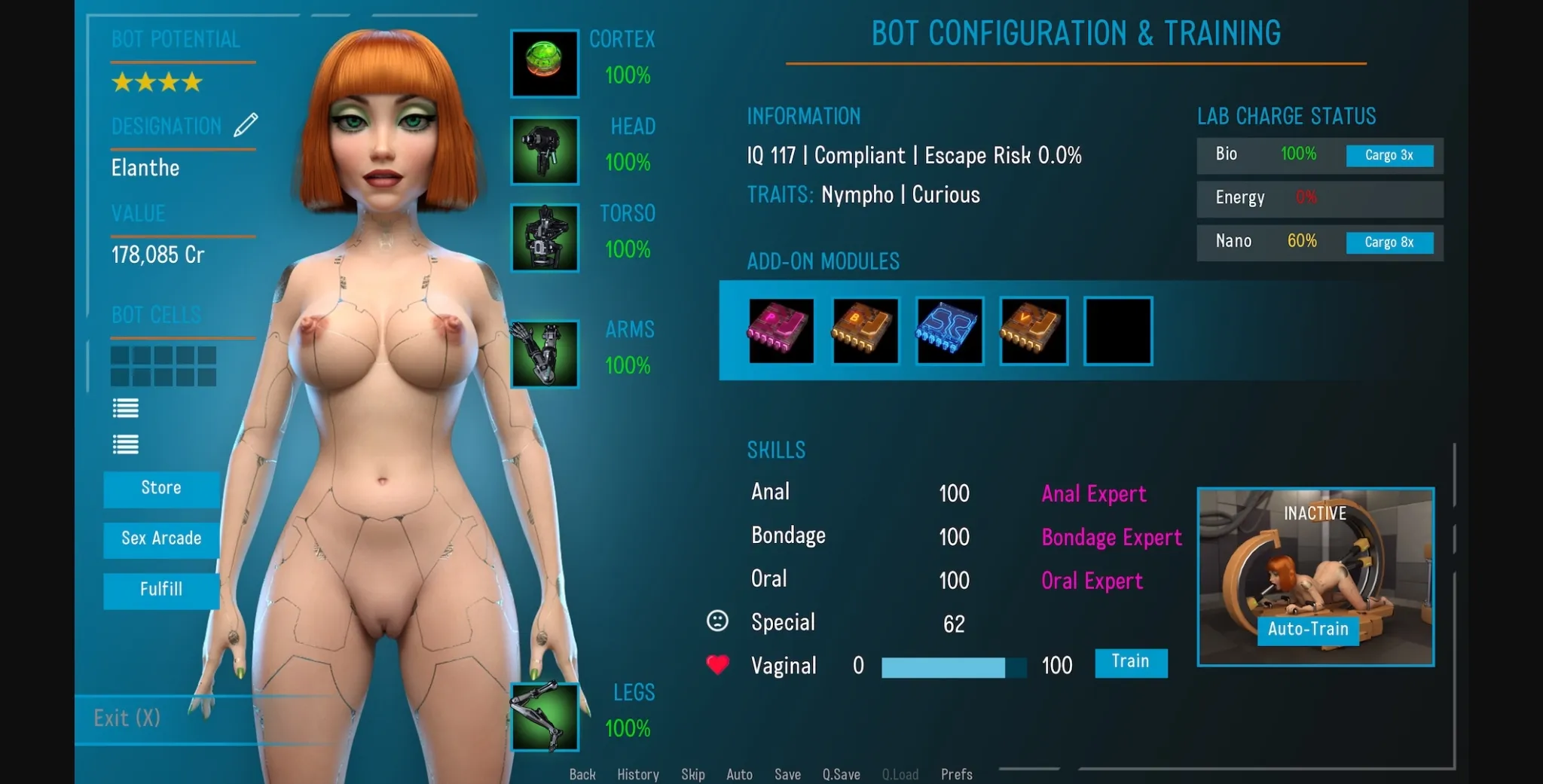Select the Legs component icon

(544, 715)
